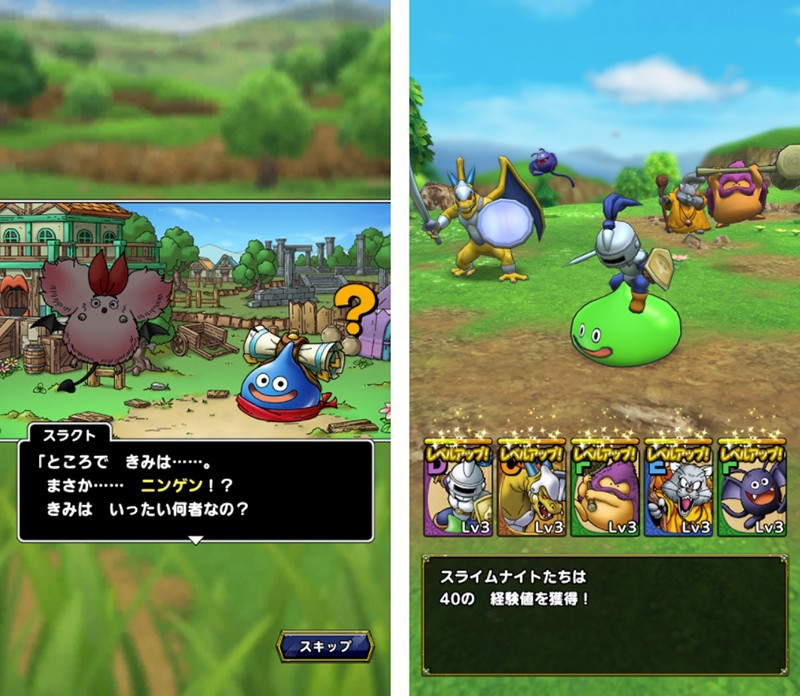The image size is (800, 696).
Task: Dismiss the experience gained message box
Action: [603, 614]
